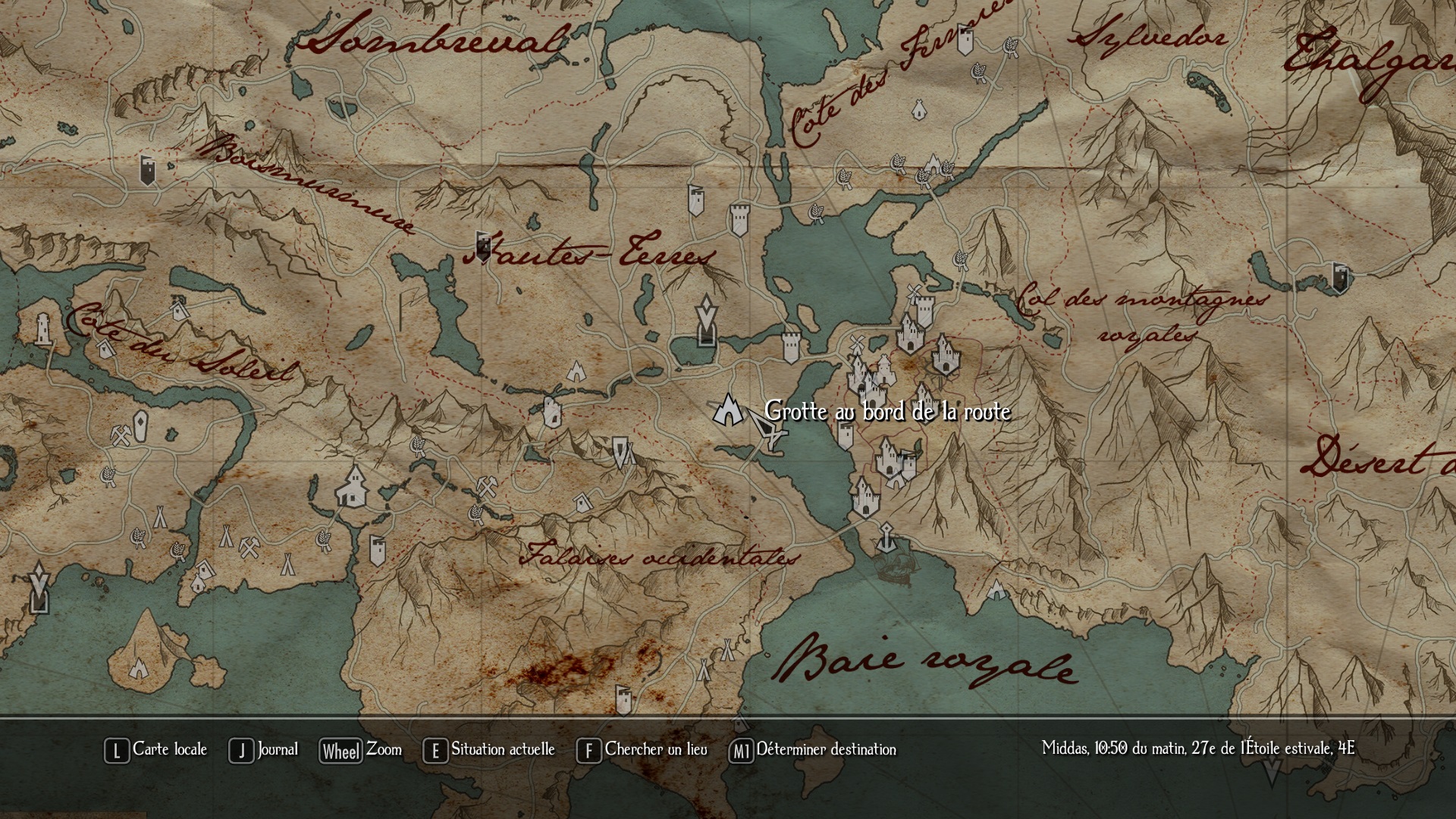Center map on Situation actuelle

click(x=490, y=750)
